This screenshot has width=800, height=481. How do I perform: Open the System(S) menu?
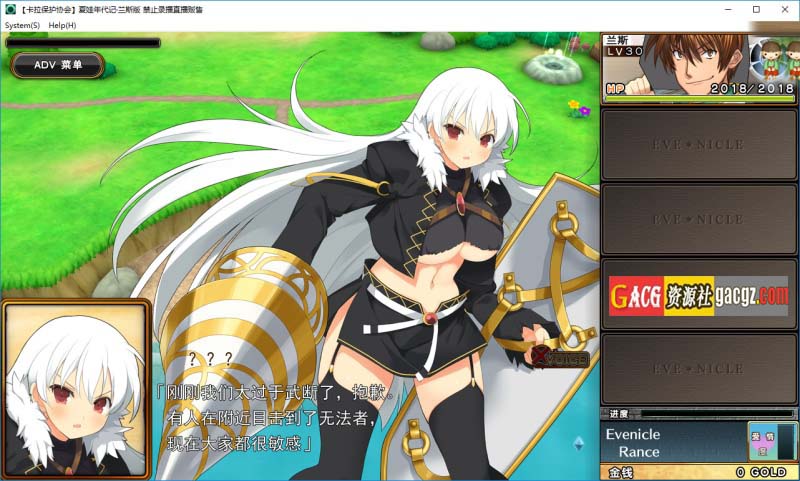22,24
